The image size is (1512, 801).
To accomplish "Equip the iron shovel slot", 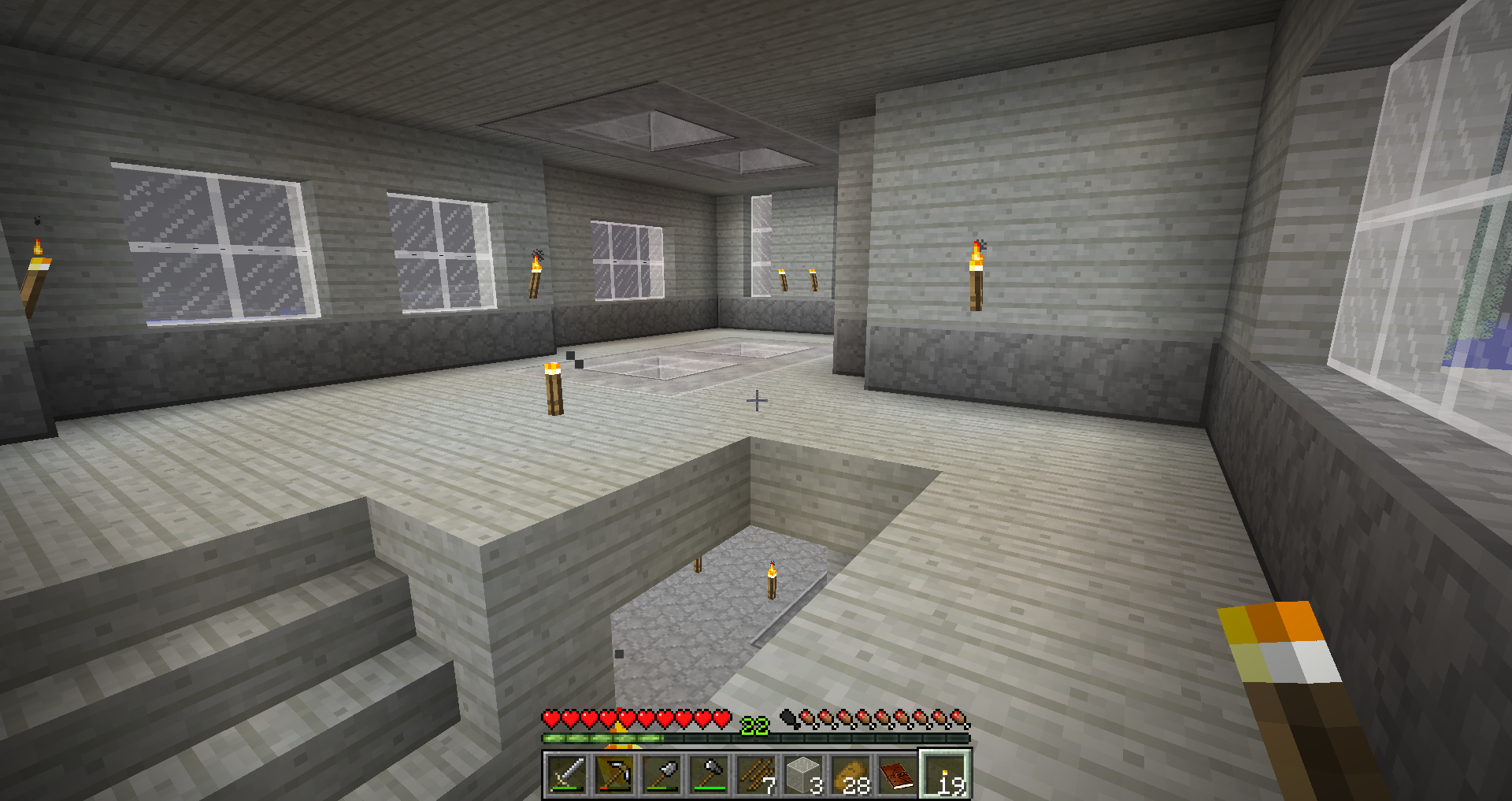I will tap(661, 775).
